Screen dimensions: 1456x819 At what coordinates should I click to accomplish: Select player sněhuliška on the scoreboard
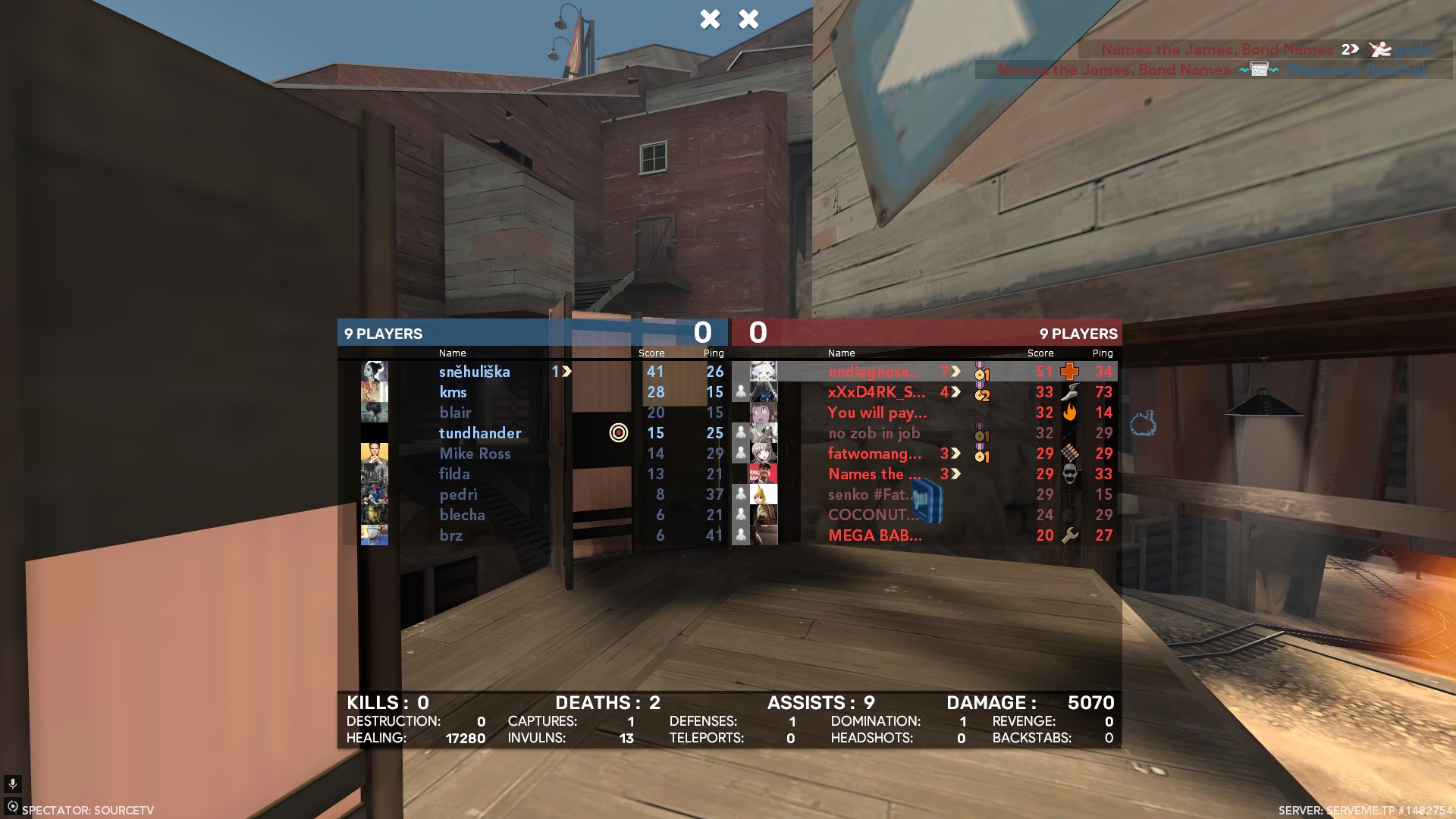(x=474, y=372)
